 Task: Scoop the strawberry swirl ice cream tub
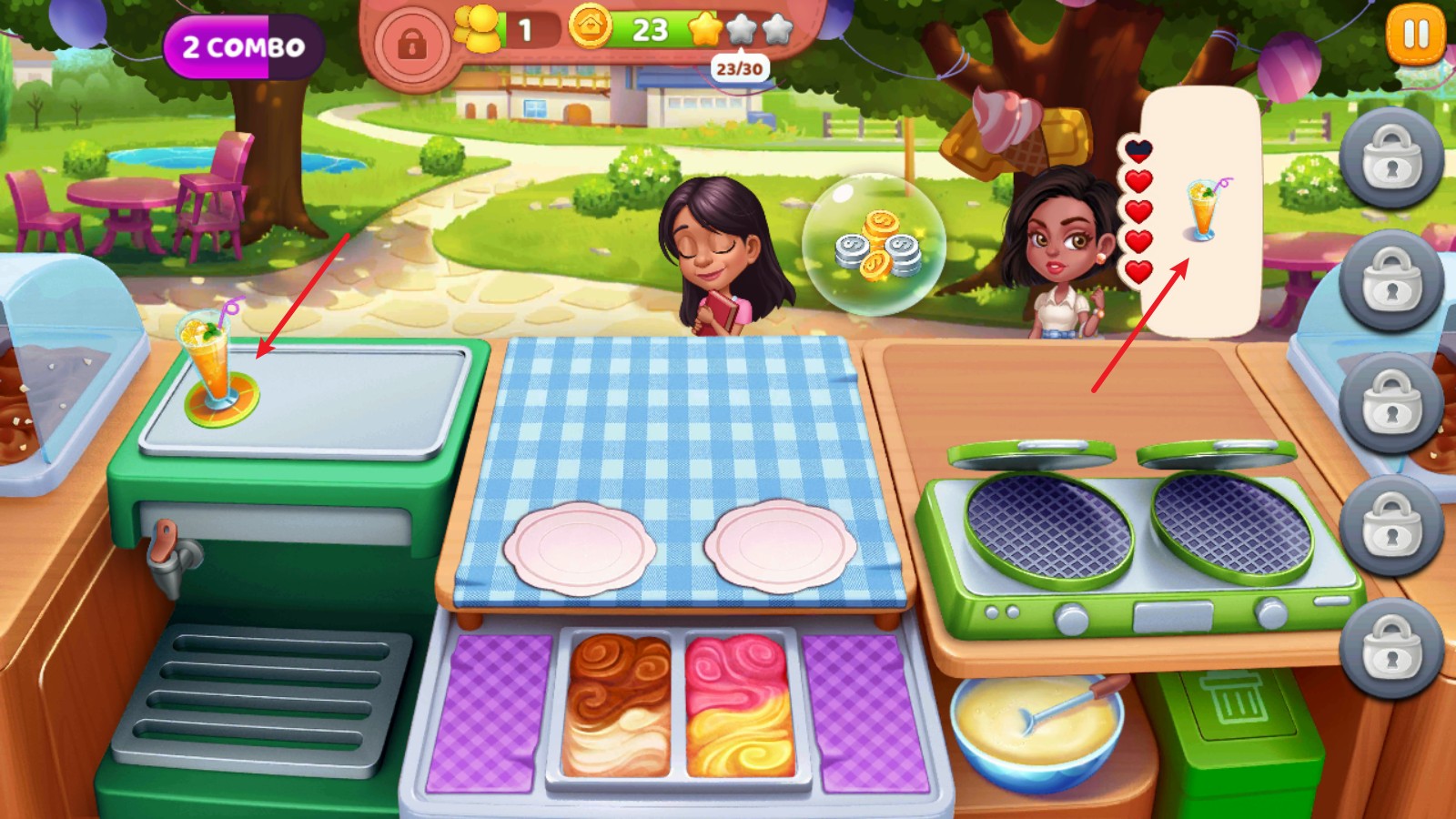(x=740, y=704)
